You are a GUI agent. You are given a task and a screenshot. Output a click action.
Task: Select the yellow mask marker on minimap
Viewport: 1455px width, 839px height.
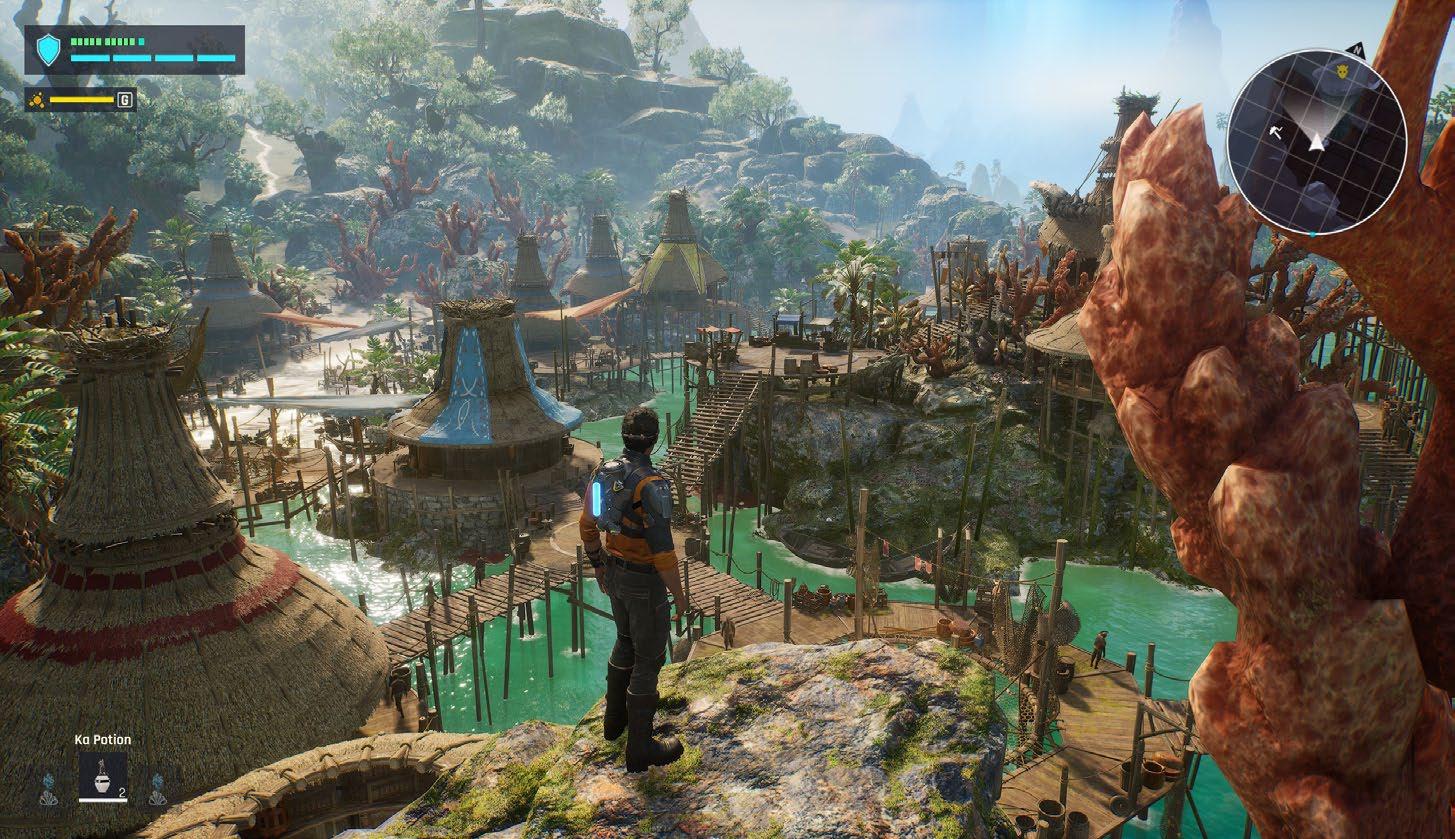coord(1342,72)
